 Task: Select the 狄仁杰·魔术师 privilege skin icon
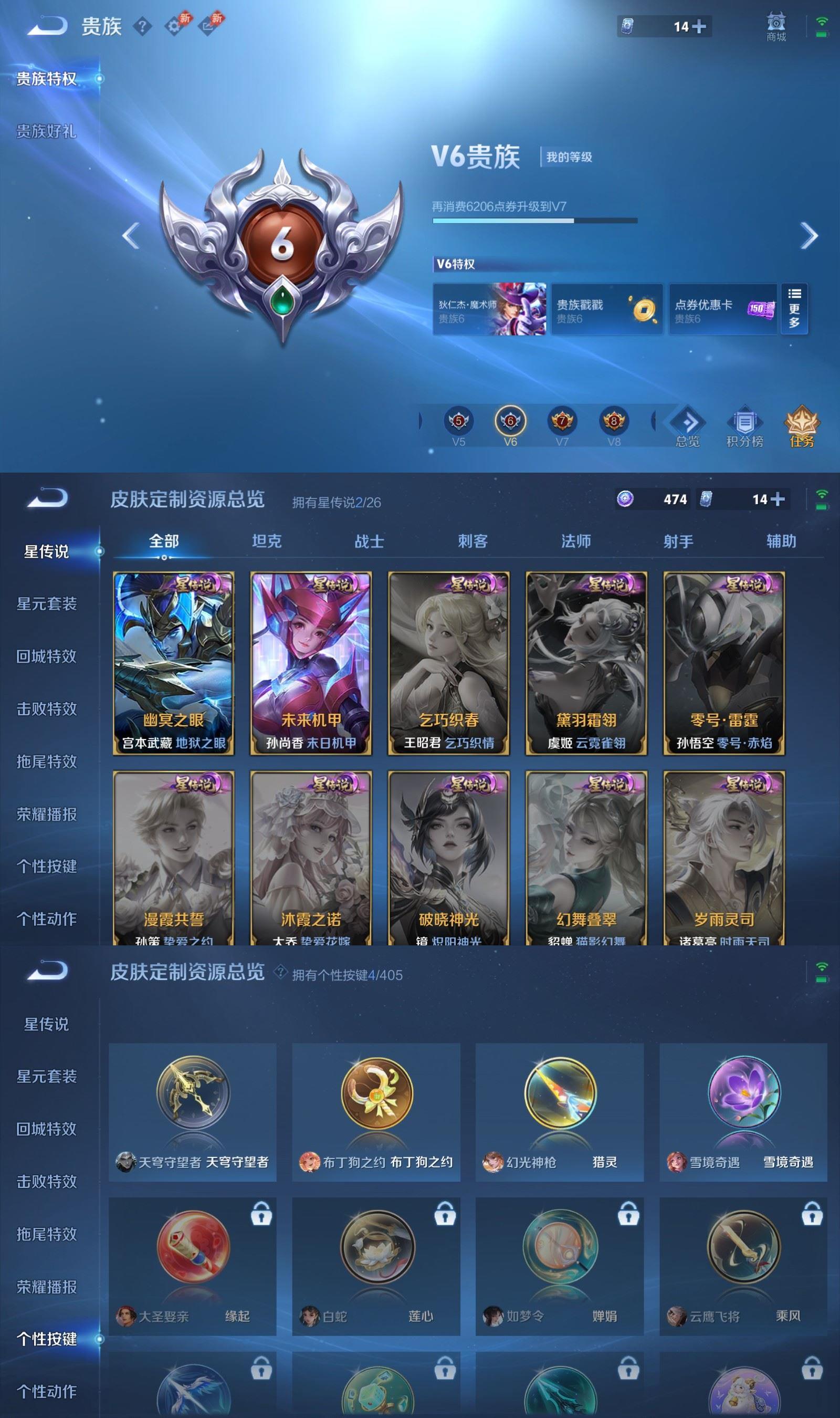click(490, 308)
